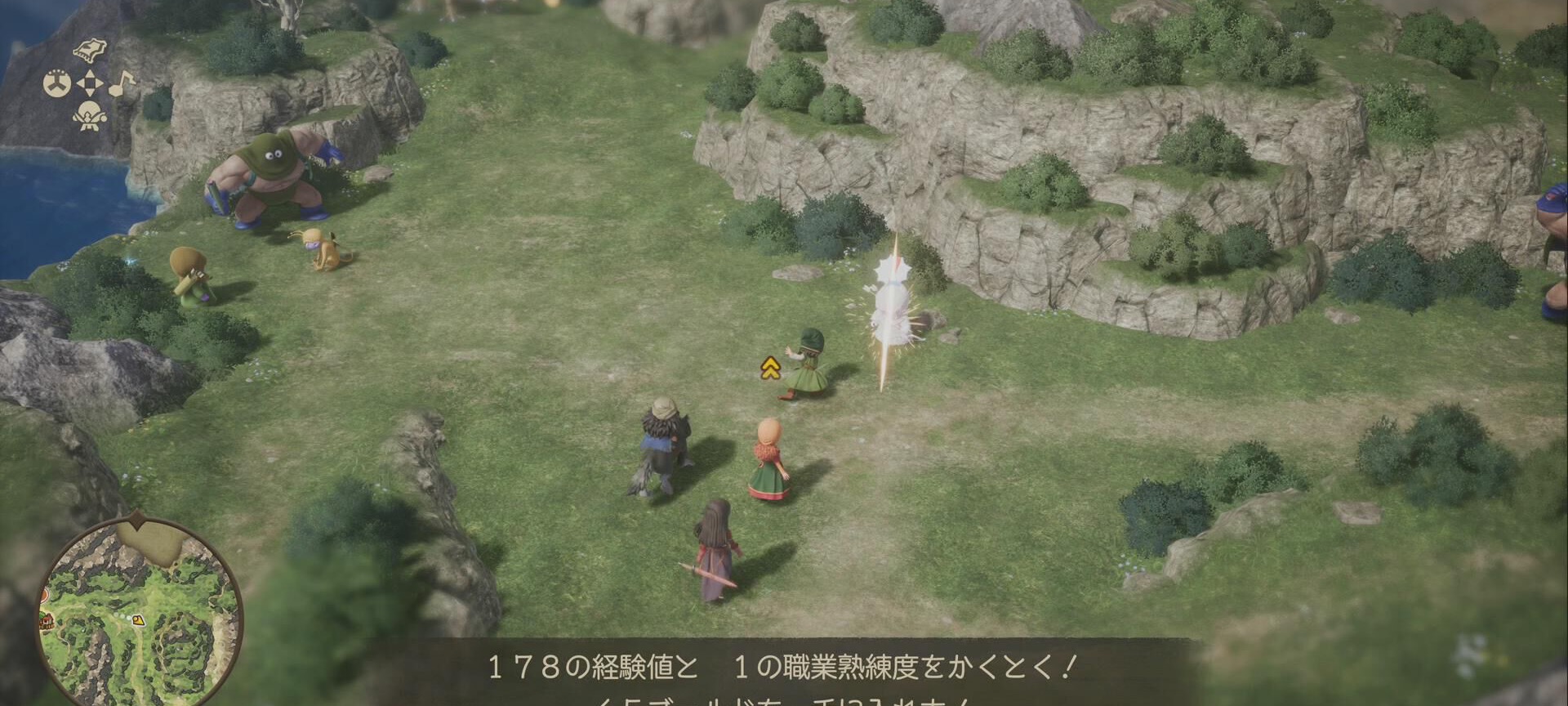The image size is (1568, 706).
Task: Click the orange circular town marker on the minimap edge
Action: click(43, 595)
